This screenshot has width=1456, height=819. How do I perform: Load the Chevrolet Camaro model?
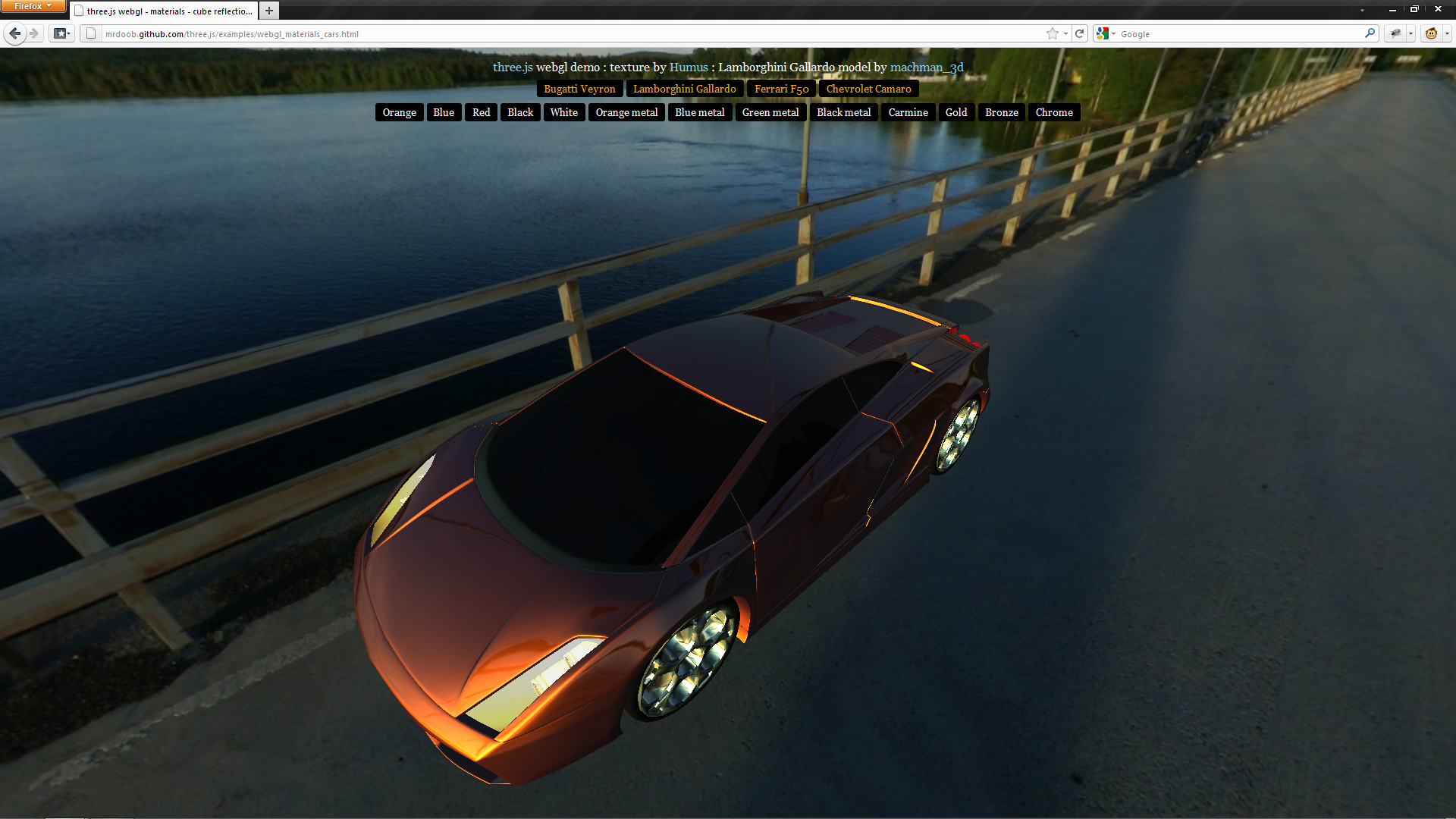[868, 89]
